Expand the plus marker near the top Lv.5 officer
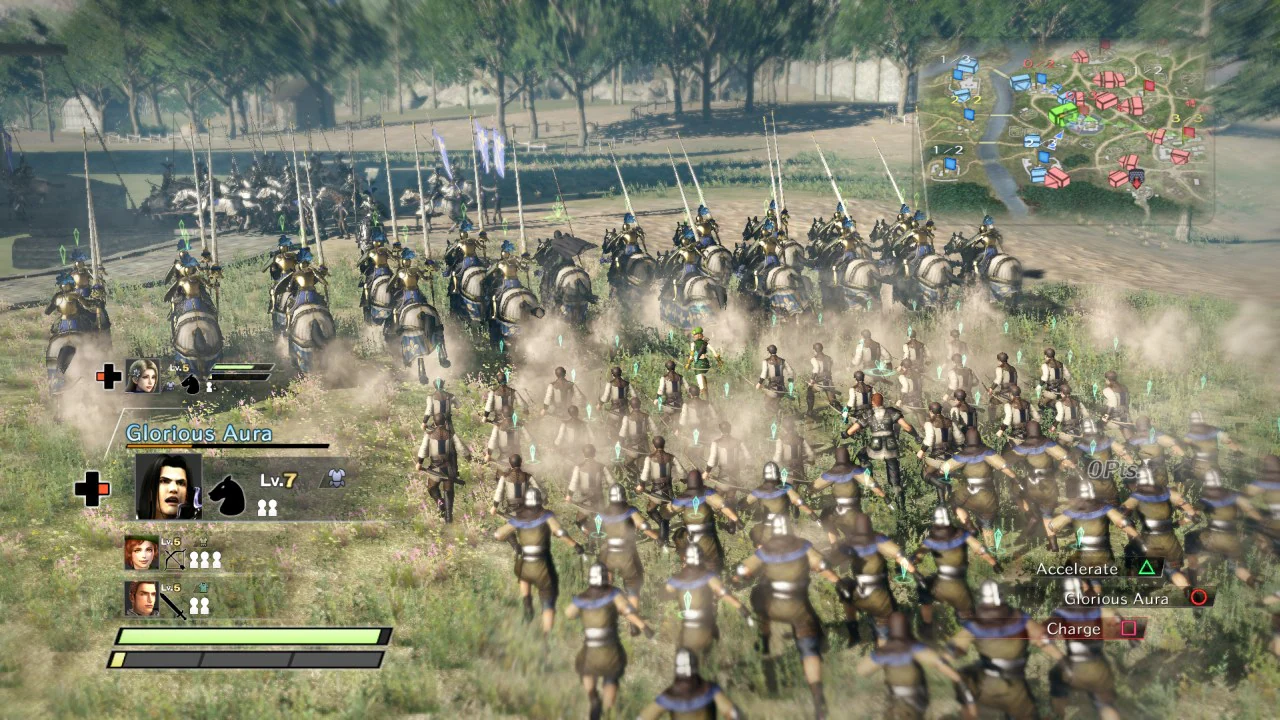 pyautogui.click(x=108, y=375)
